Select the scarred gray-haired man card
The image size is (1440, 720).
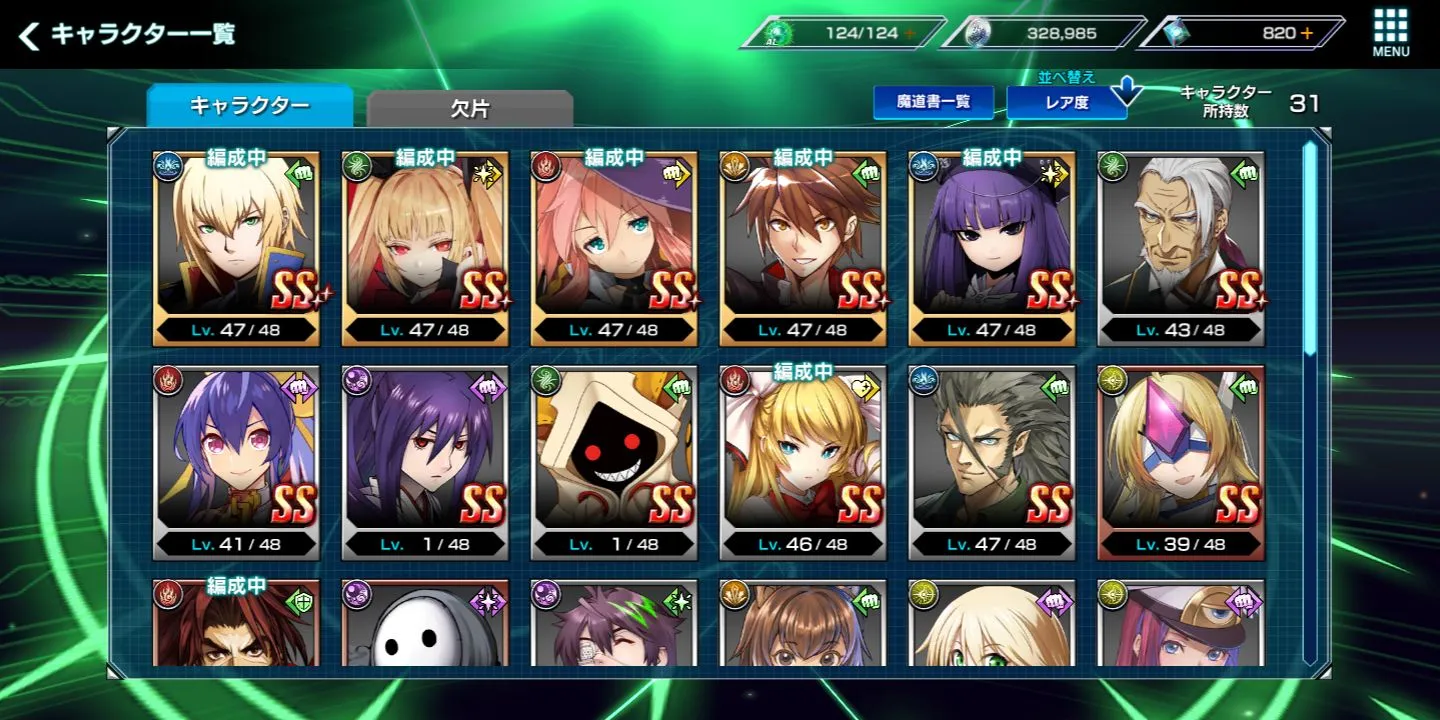(x=992, y=462)
